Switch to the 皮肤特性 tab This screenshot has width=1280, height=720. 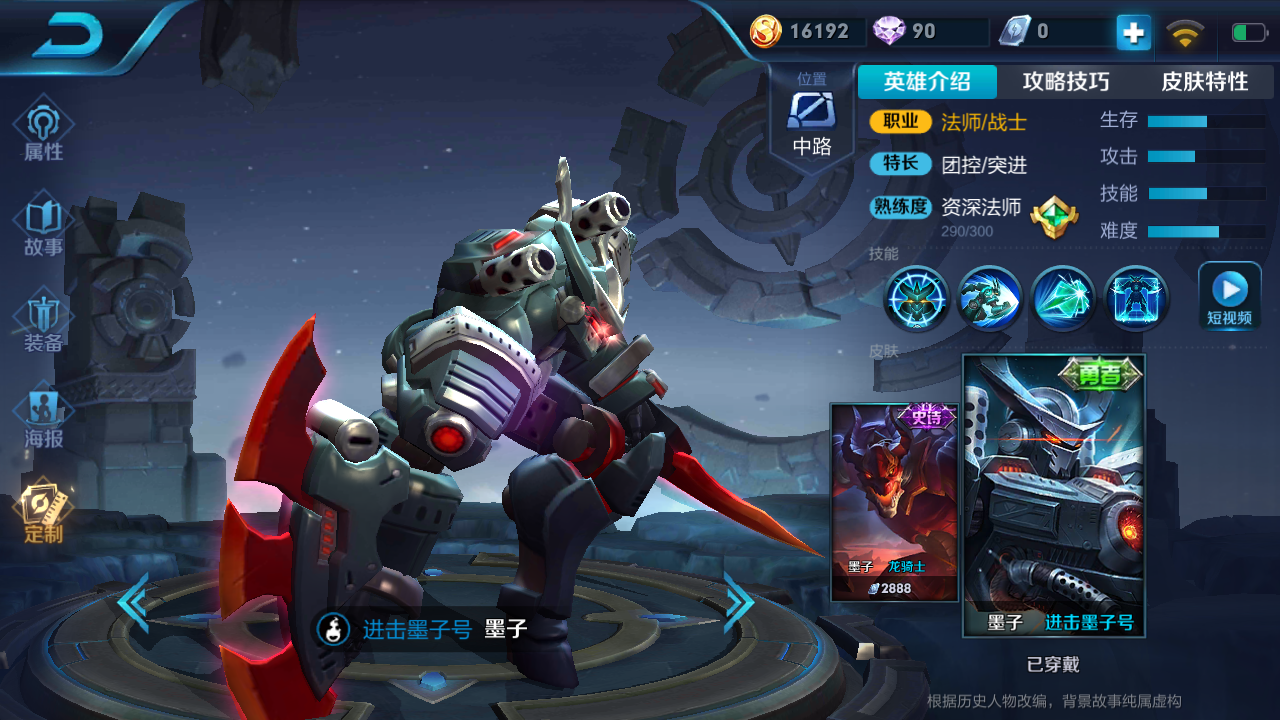[1204, 82]
